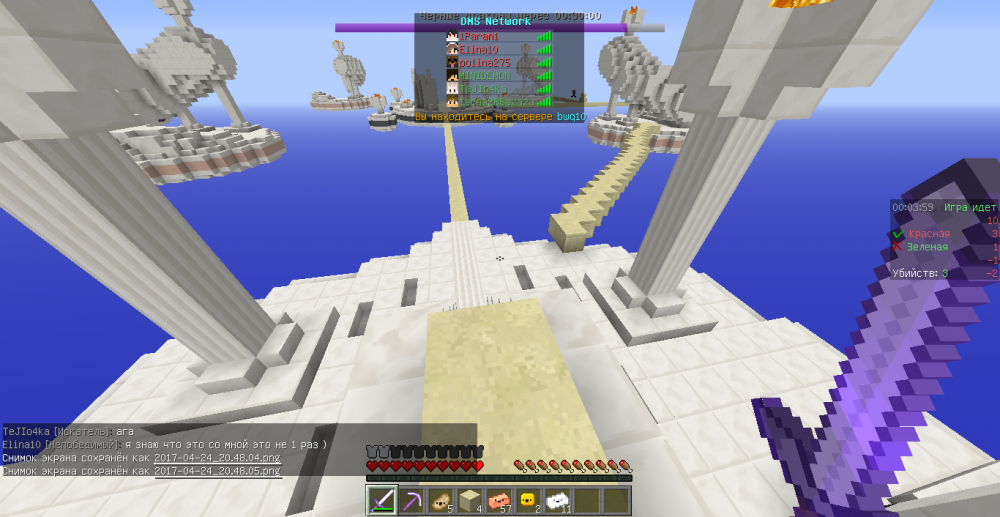The width and height of the screenshot is (1000, 517).
Task: Open screenshot link 2017-04-24_20.48.04.png
Action: coord(216,458)
